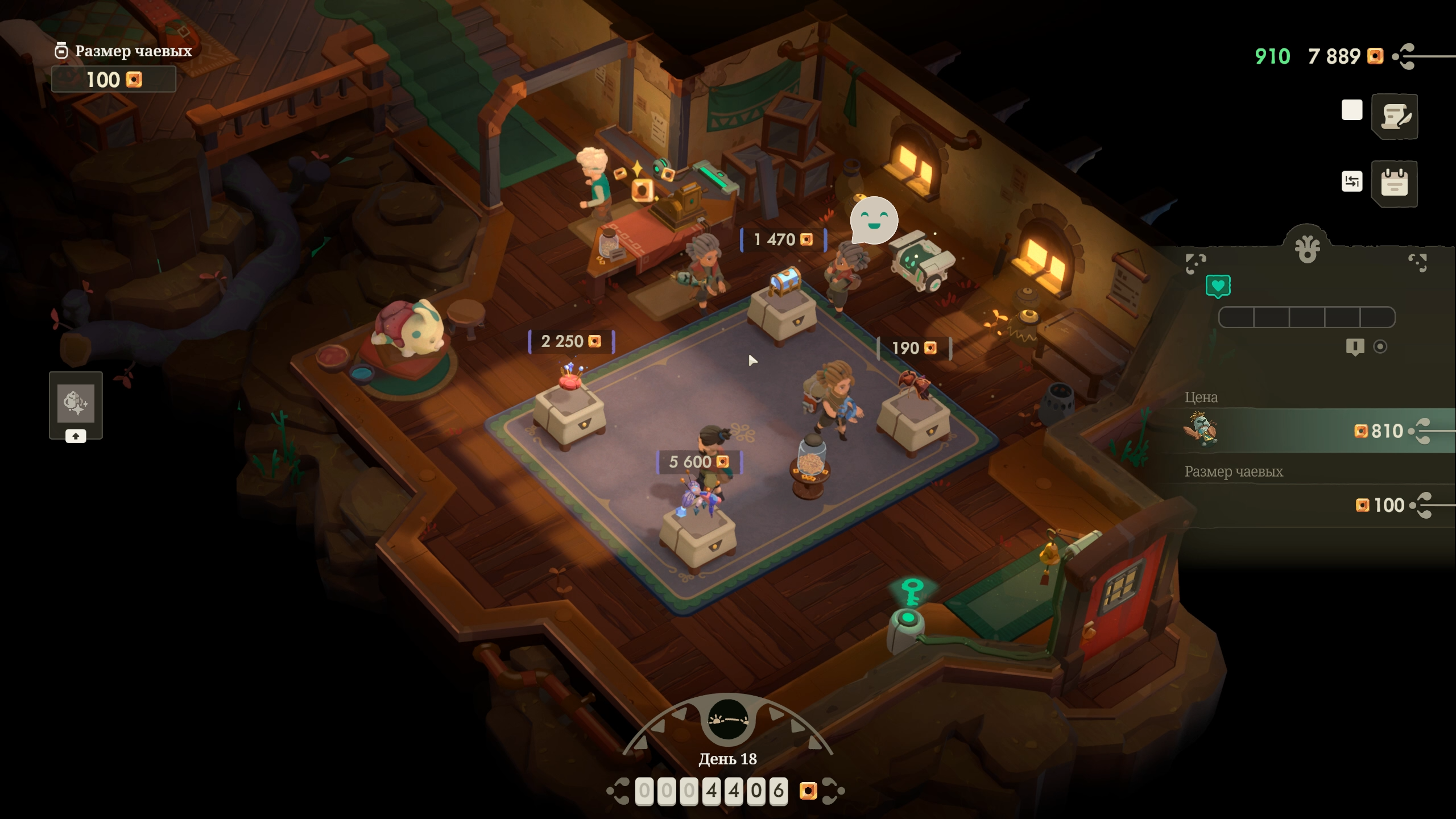Image resolution: width=1456 pixels, height=819 pixels.
Task: Click the 1 470 price tag
Action: pos(783,239)
